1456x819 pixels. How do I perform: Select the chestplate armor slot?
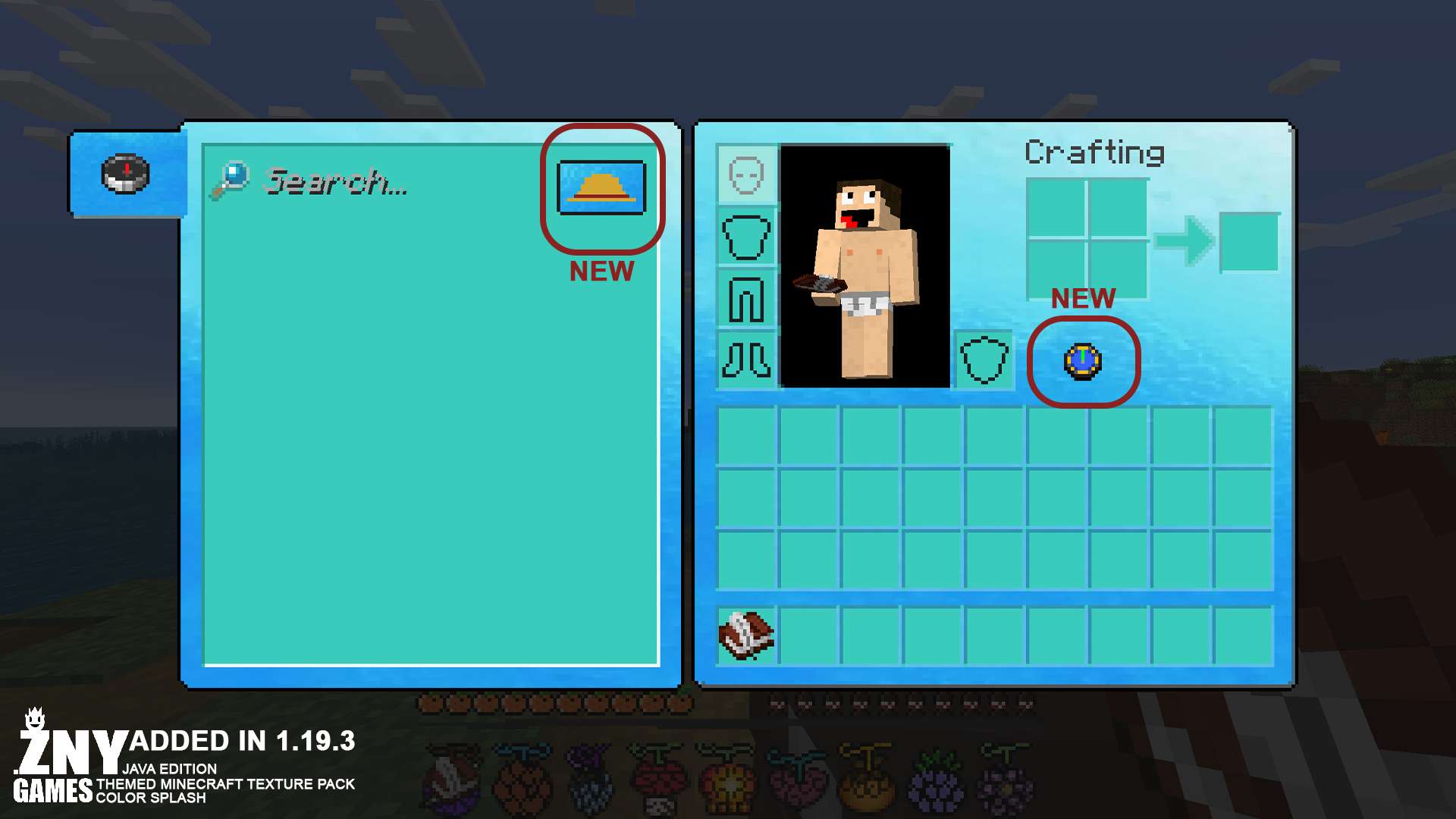coord(746,237)
